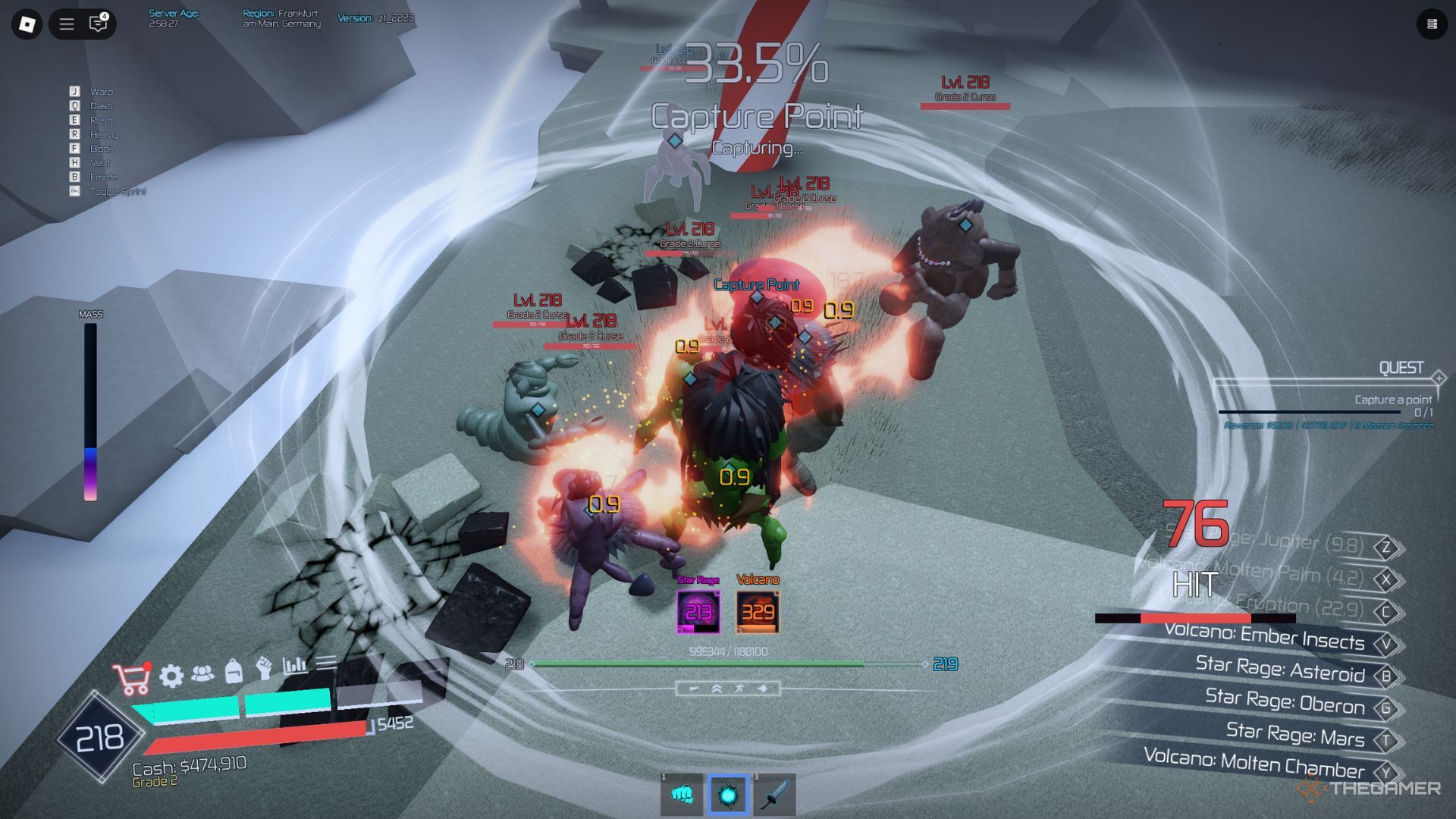Use Volcano: Molten Chamber skill
The height and width of the screenshot is (819, 1456).
(1254, 763)
